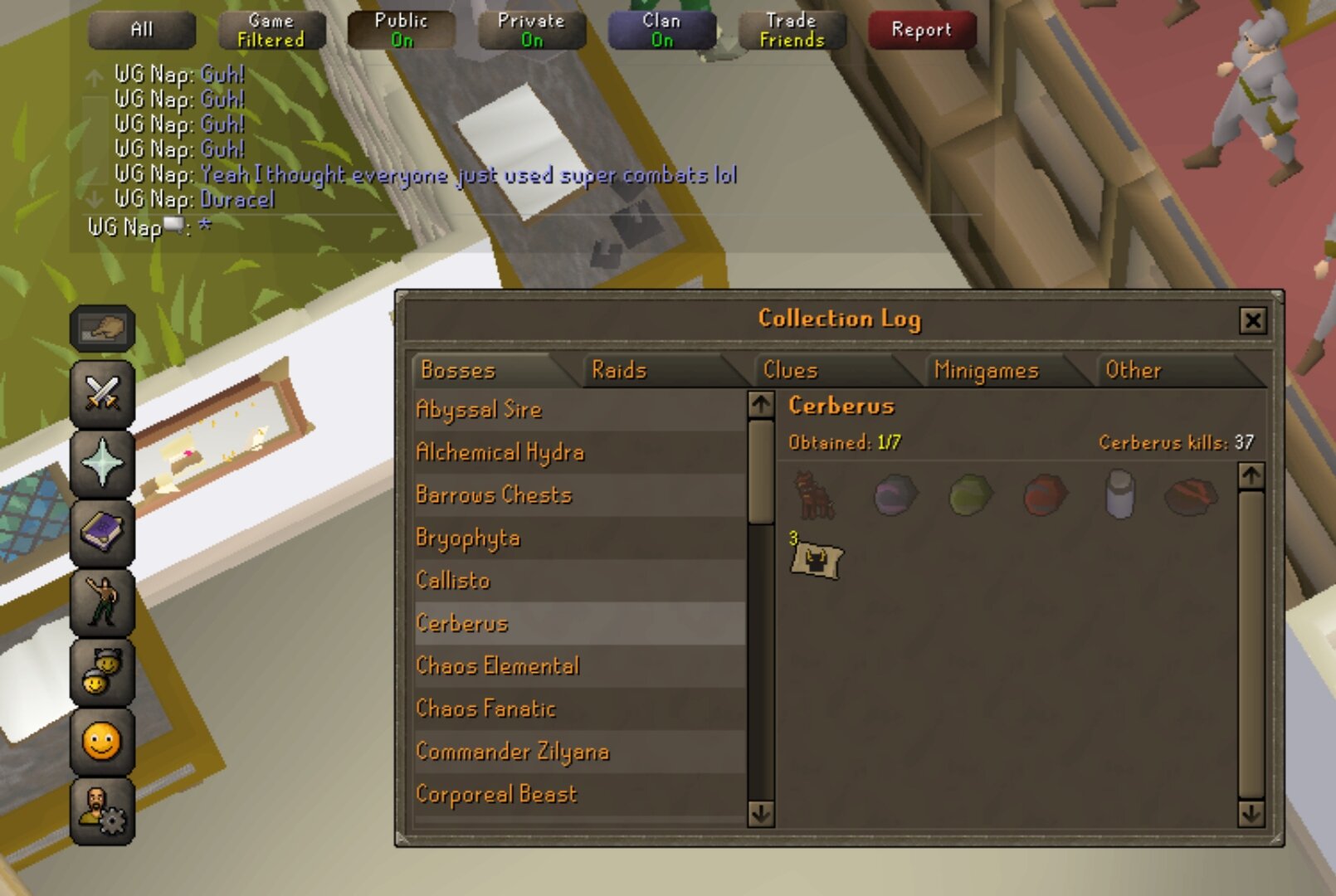Open Corporeal Beast log entry
The width and height of the screenshot is (1336, 896).
tap(496, 795)
